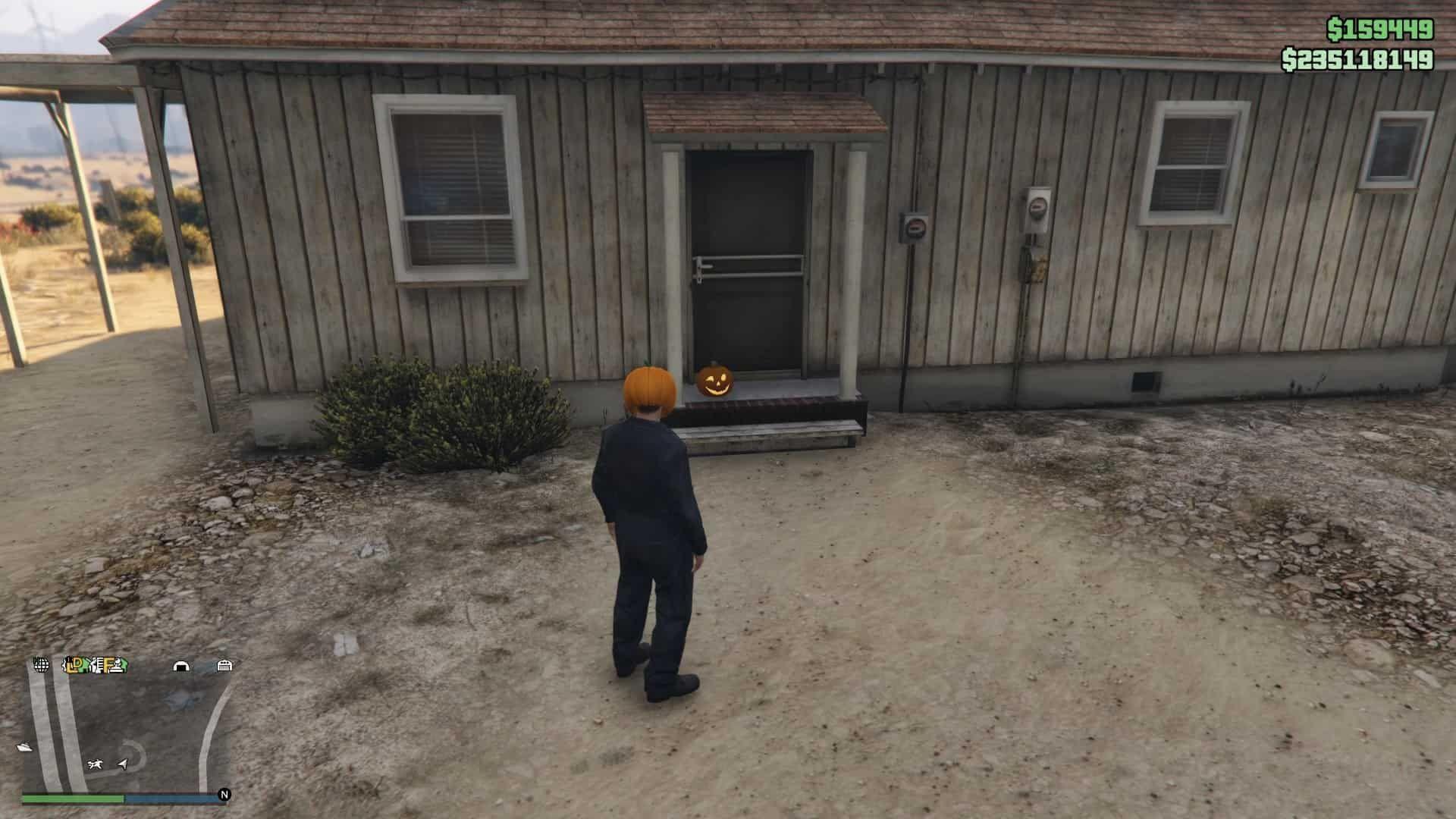This screenshot has height=819, width=1456.
Task: Click the white player arrow on the minimap
Action: 121,765
